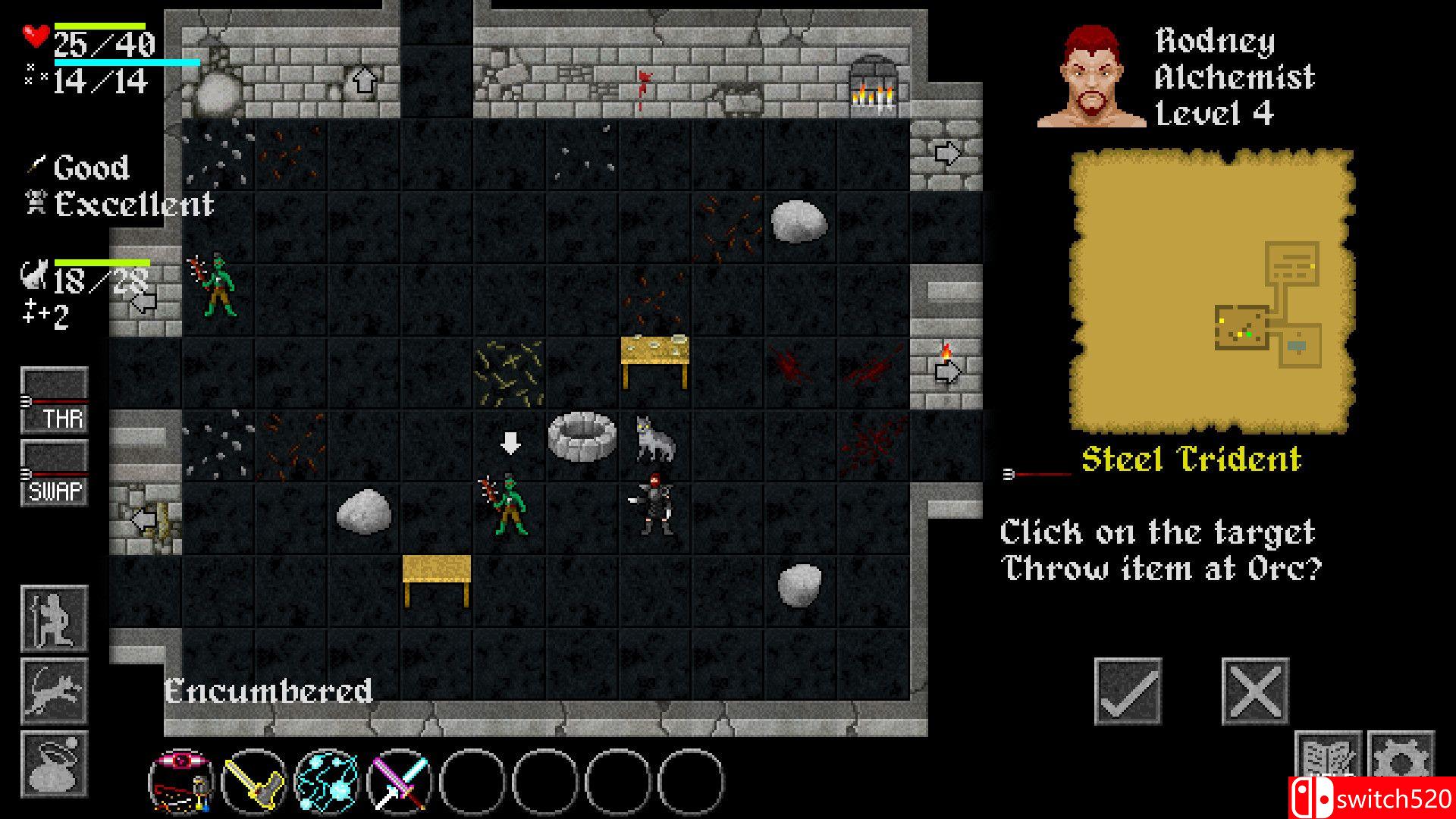Activate the cyan lightning spell hotbar slot
This screenshot has height=819, width=1456.
(327, 781)
